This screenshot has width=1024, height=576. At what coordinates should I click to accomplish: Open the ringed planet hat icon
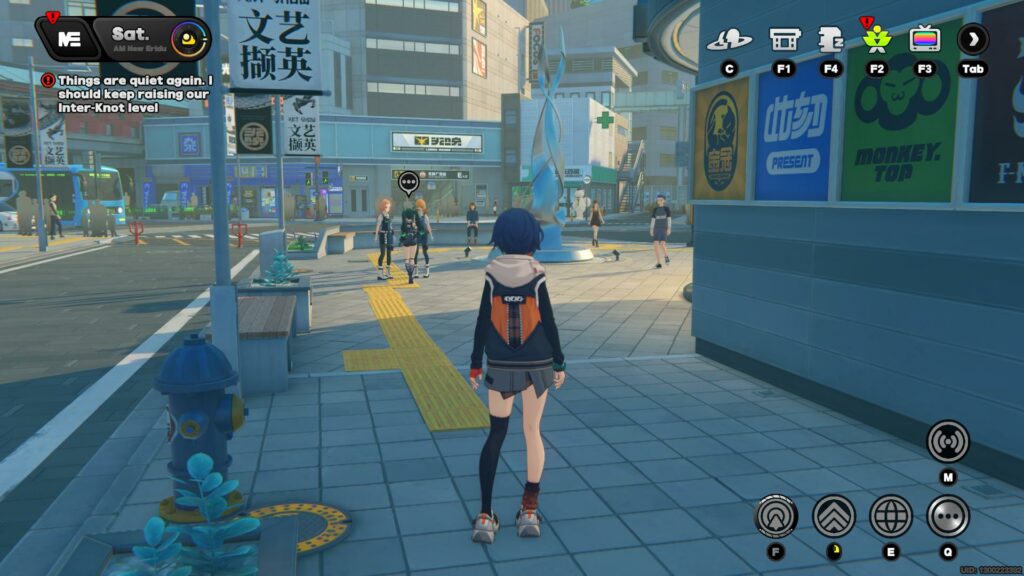(729, 40)
